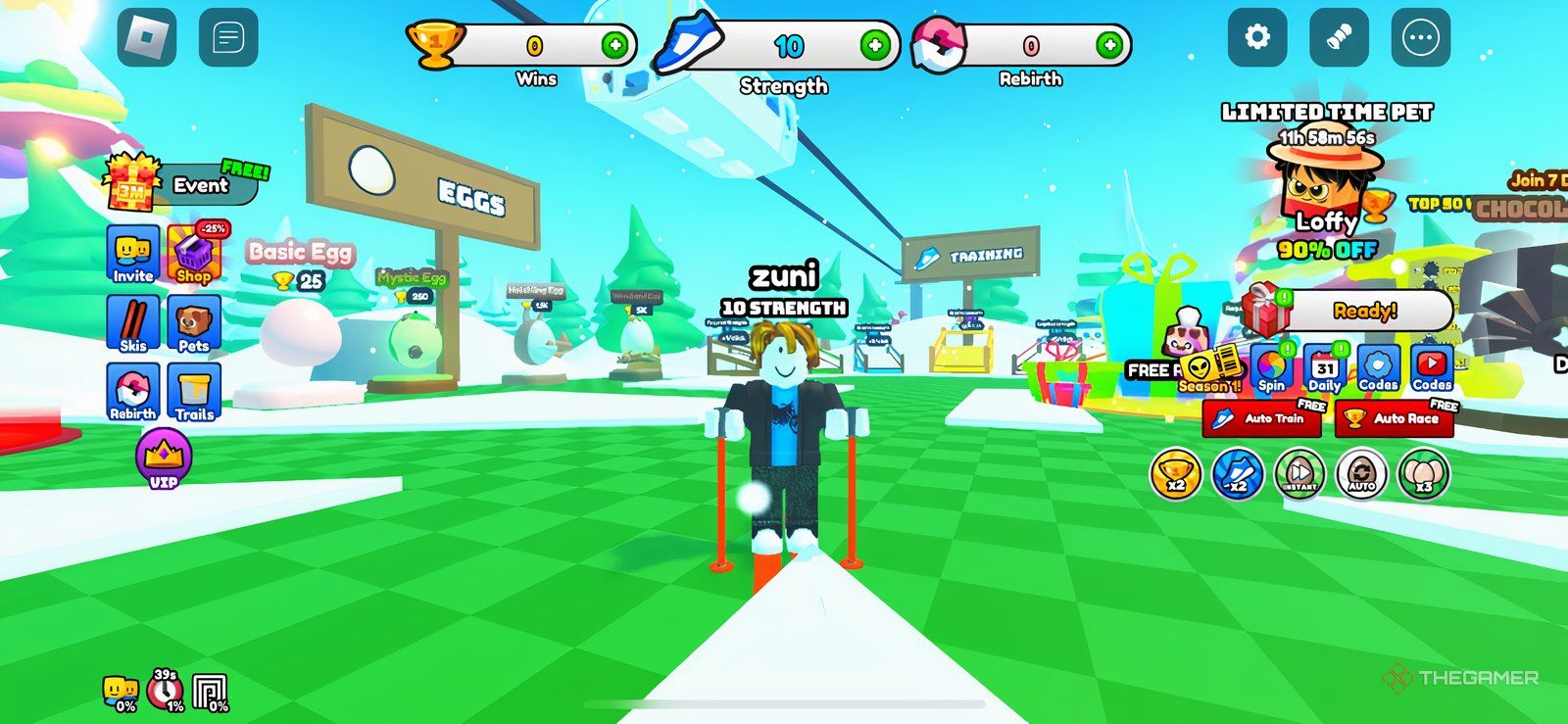Open the Trails menu
This screenshot has width=1568, height=724.
pos(194,392)
